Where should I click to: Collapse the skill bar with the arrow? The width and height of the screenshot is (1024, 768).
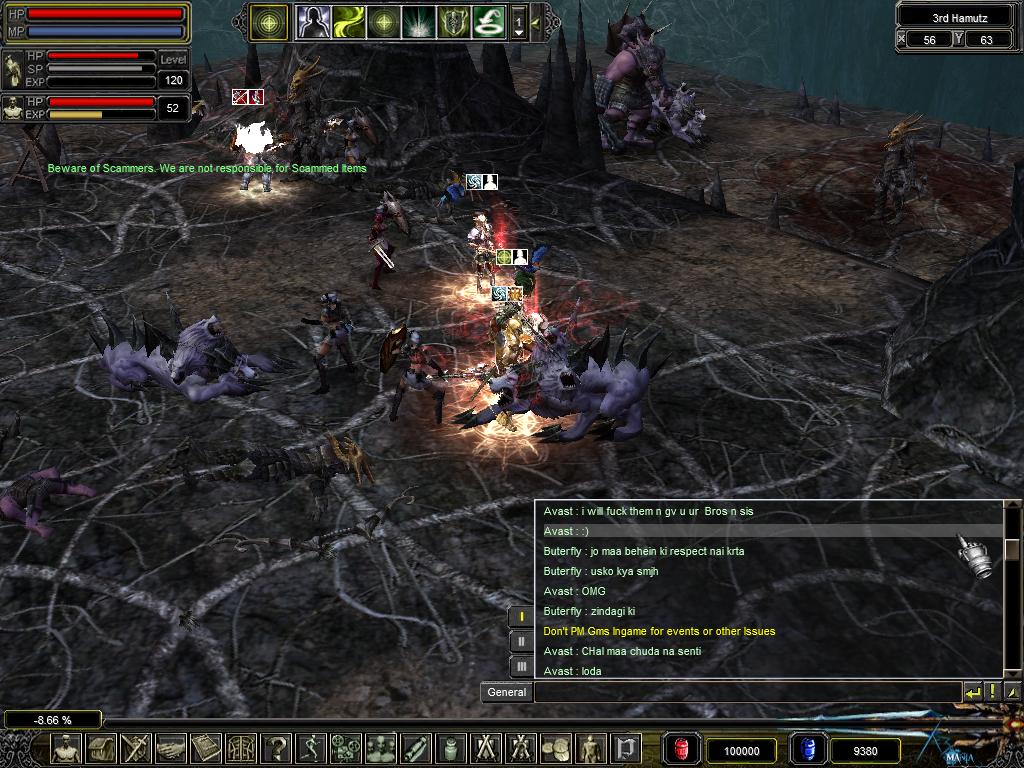(536, 21)
